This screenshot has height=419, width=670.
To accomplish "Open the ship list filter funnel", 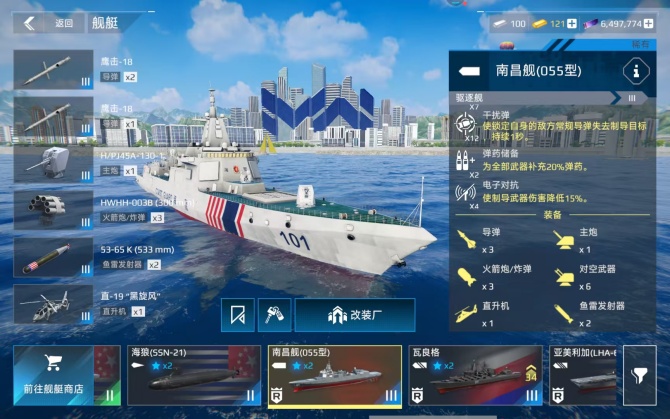I will (x=639, y=378).
